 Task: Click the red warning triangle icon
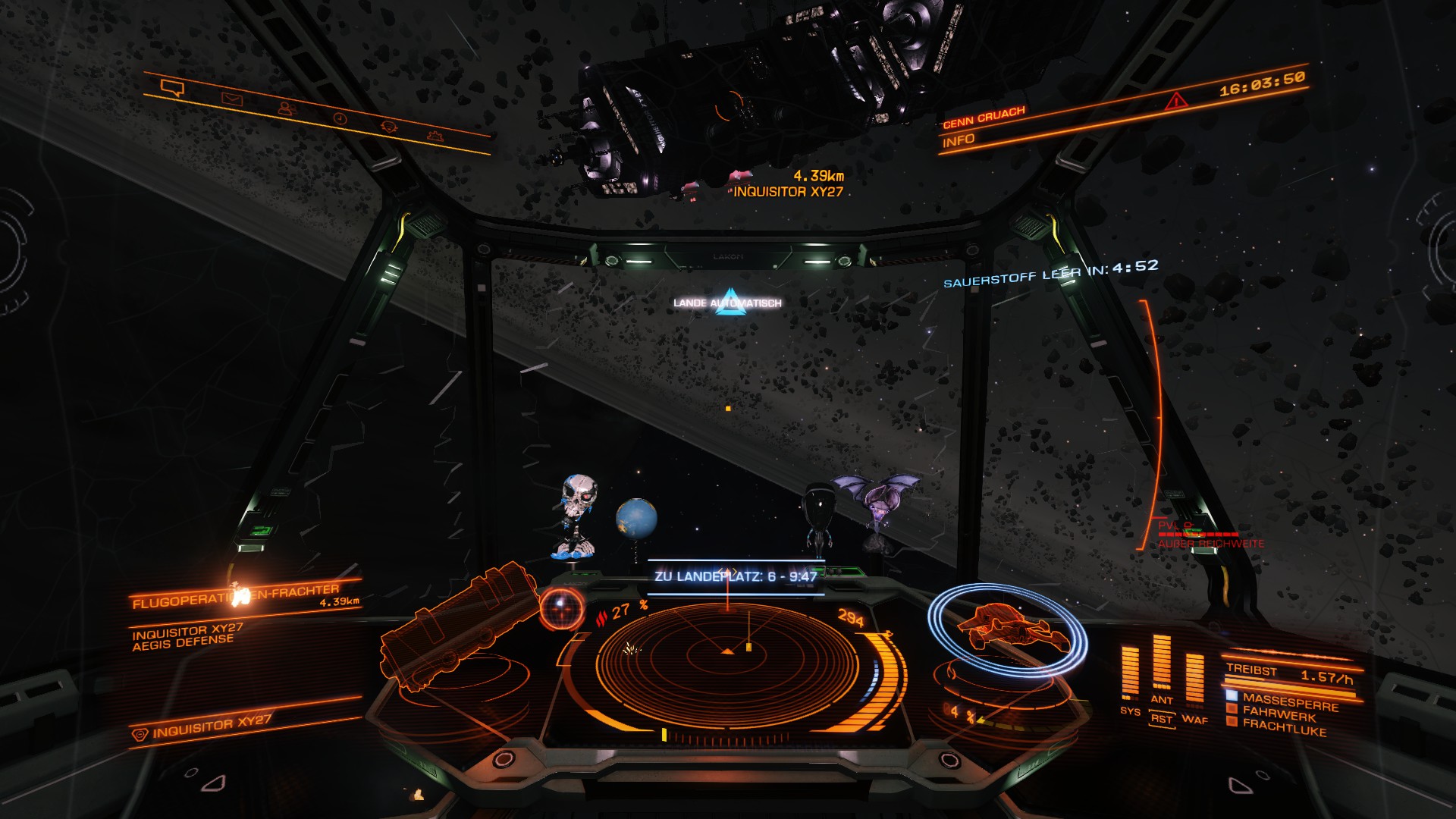pyautogui.click(x=1176, y=100)
